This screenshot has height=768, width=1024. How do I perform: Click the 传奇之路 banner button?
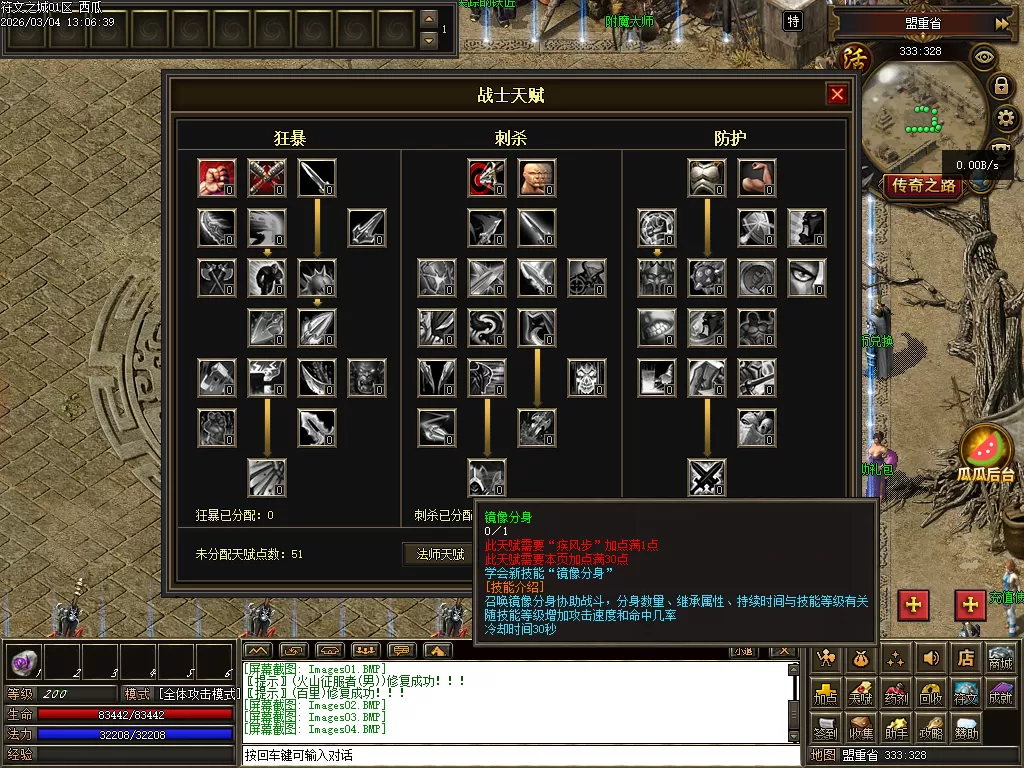click(923, 185)
